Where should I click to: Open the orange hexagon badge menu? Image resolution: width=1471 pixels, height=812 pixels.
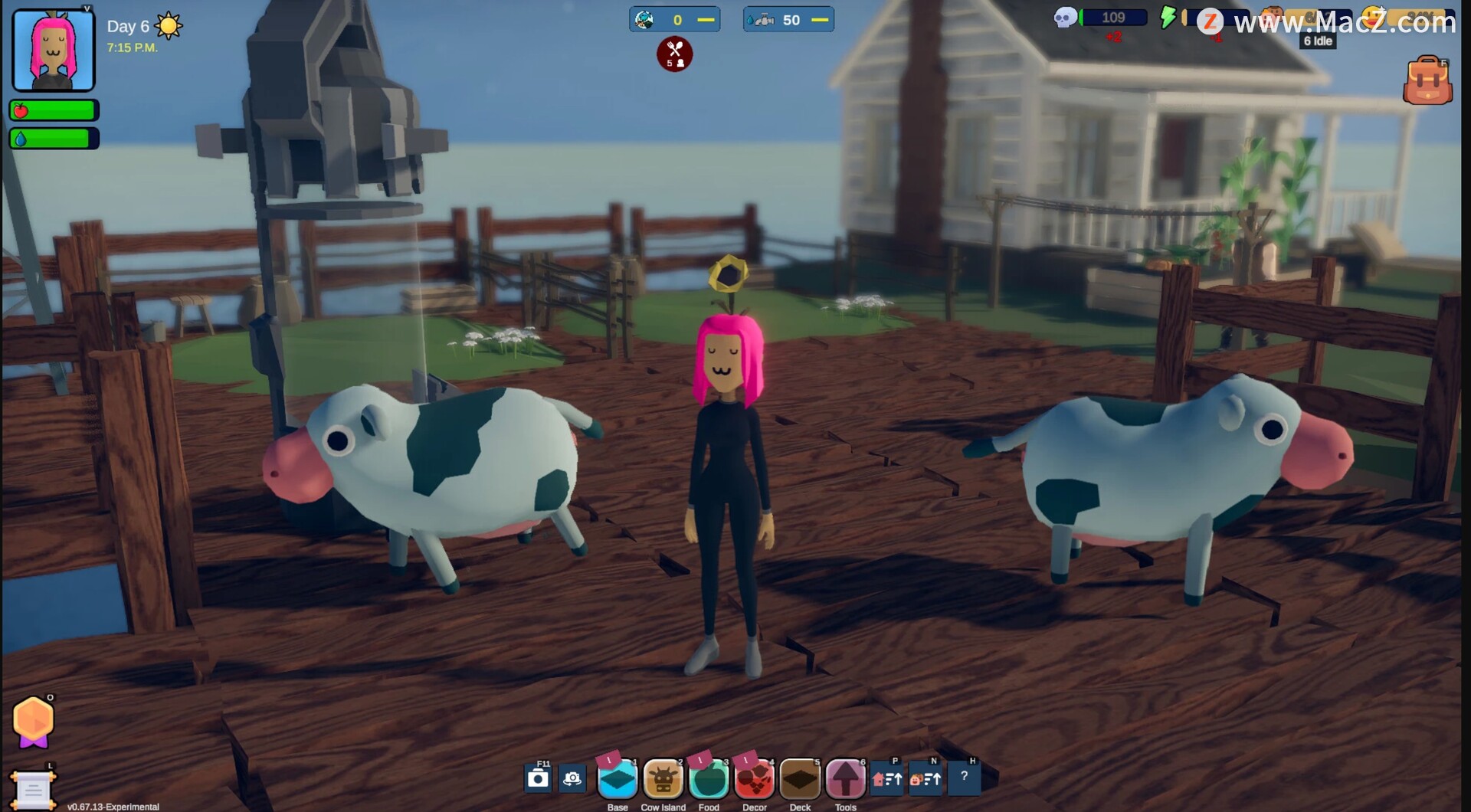pos(34,721)
